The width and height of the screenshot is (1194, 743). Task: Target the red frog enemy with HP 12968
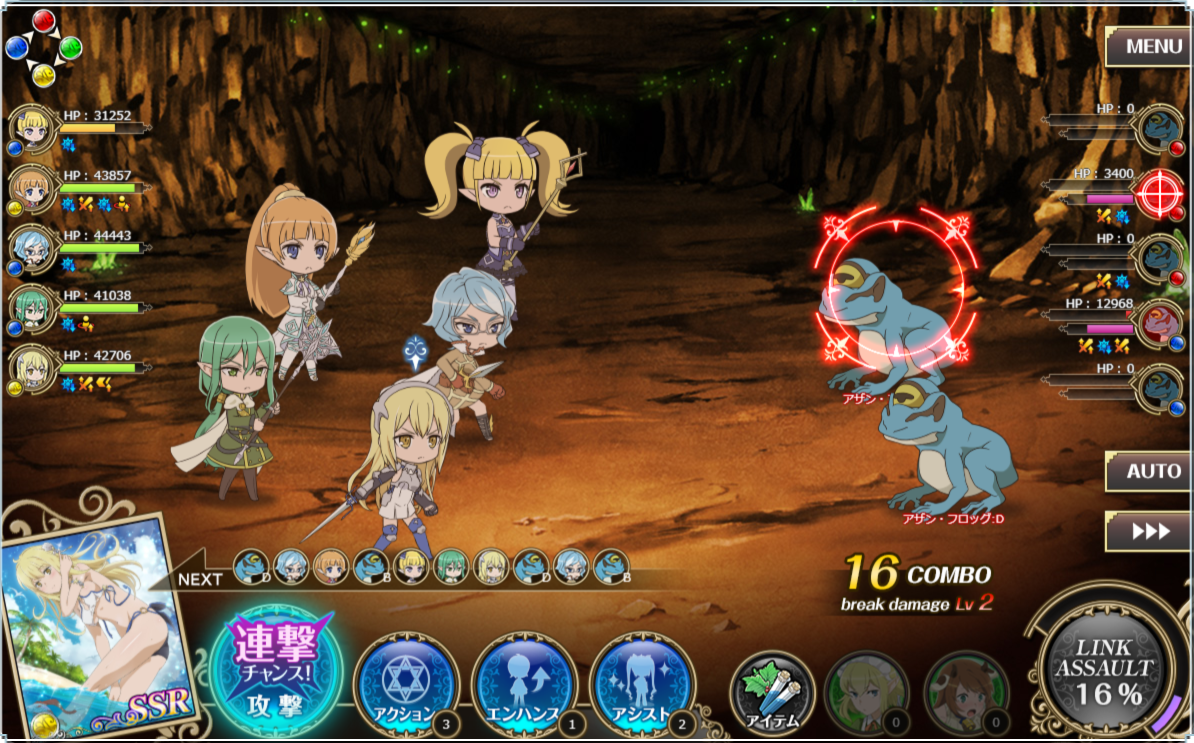[1160, 322]
